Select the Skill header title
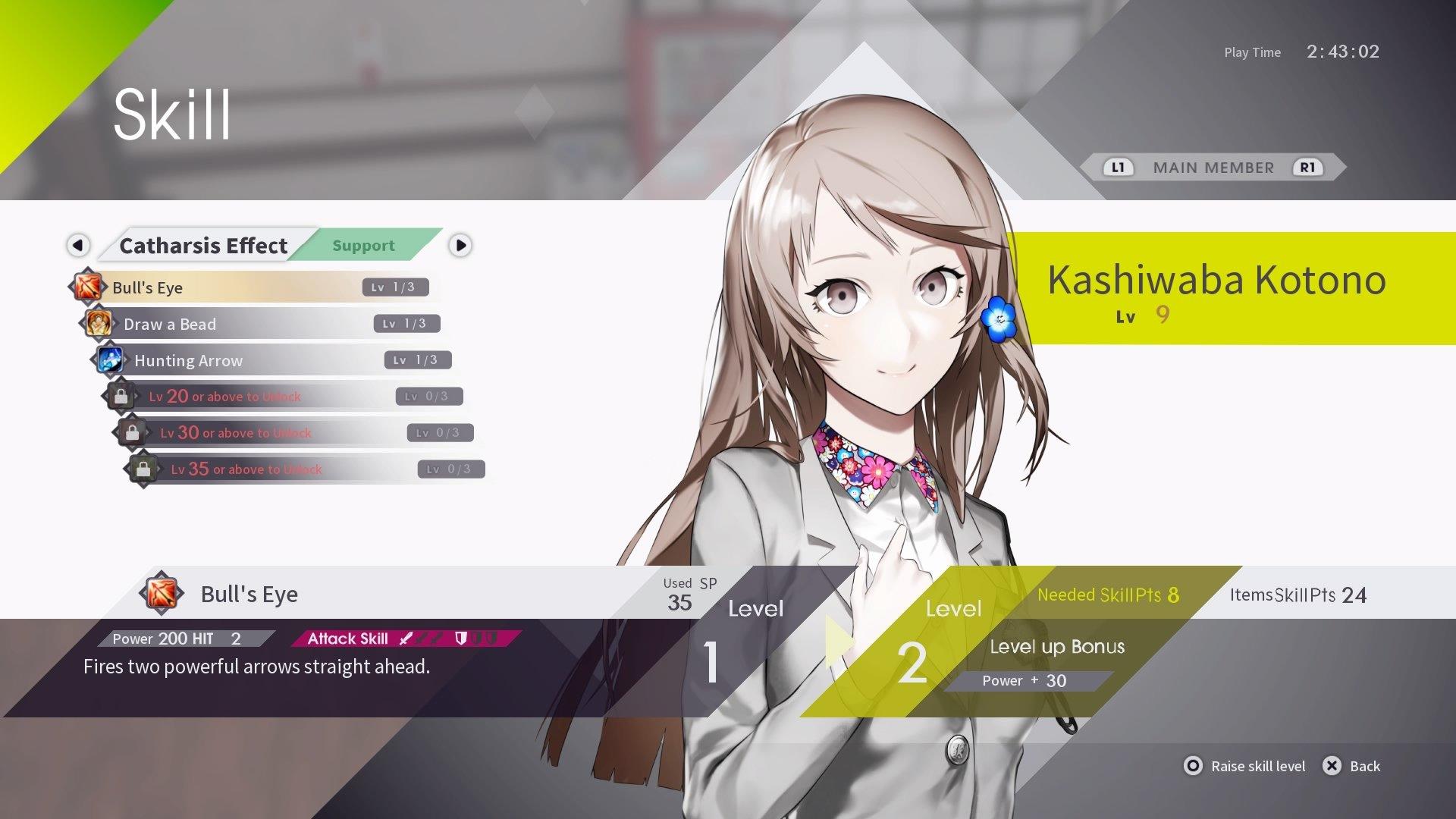This screenshot has height=819, width=1456. (170, 115)
